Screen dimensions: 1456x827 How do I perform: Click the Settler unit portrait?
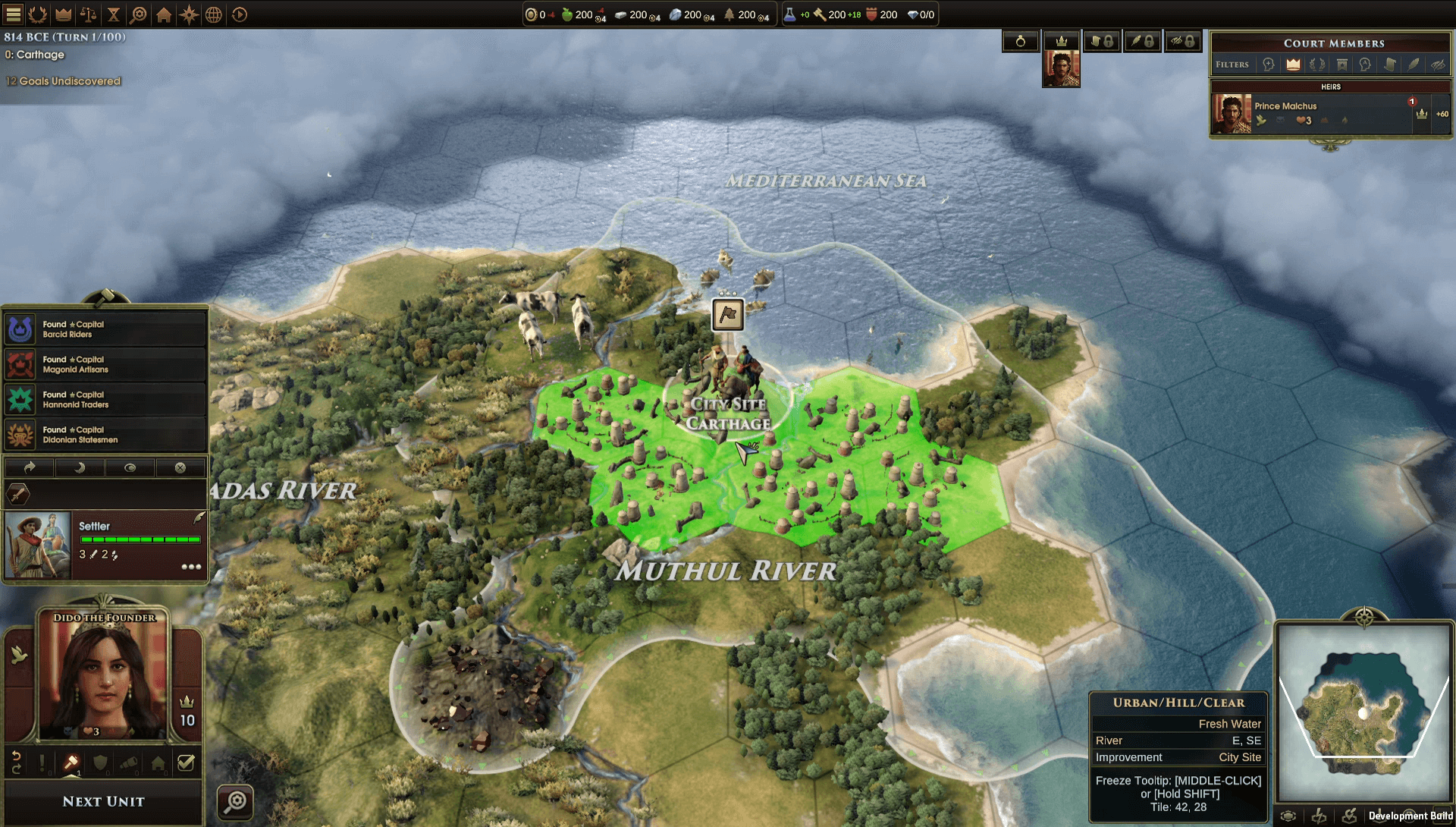[x=38, y=545]
